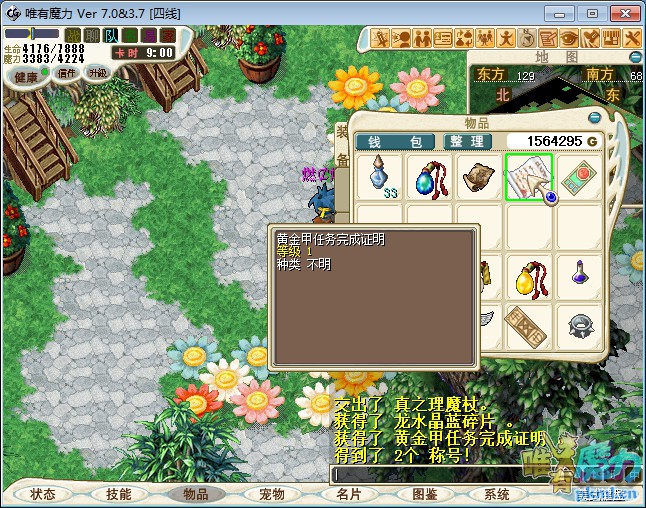Click the 钱包 wallet button
Image resolution: width=646 pixels, height=508 pixels.
393,142
